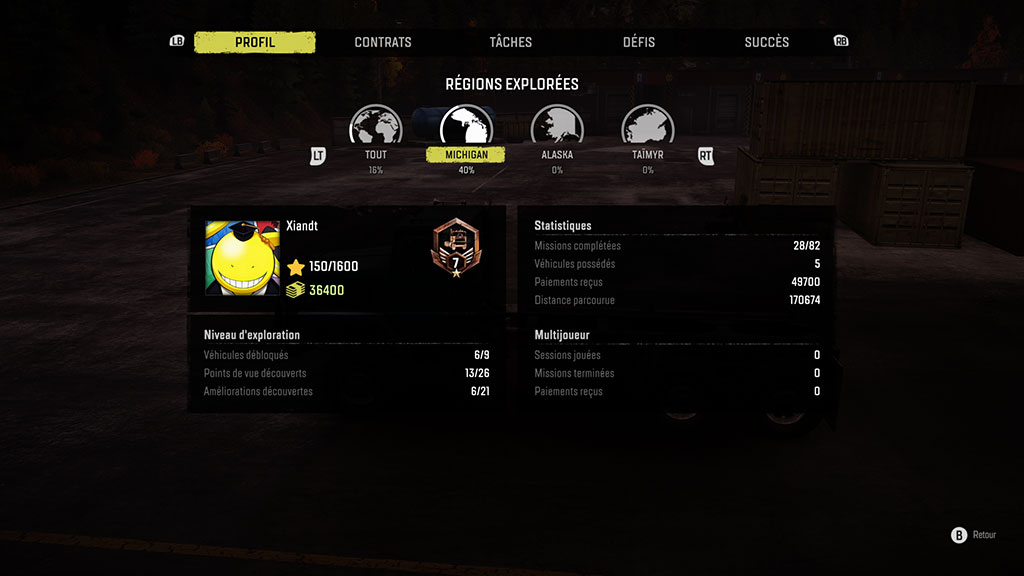Switch to the Profil tab
This screenshot has height=576, width=1024.
click(x=255, y=42)
